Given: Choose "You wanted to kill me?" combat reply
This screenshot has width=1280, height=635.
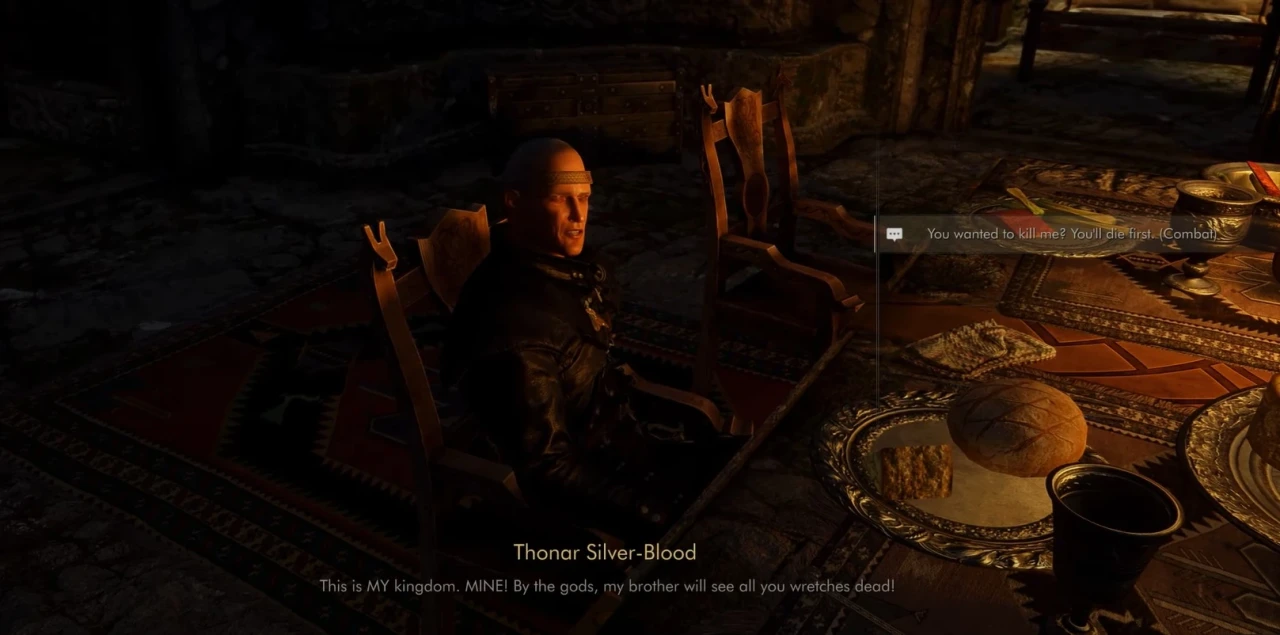Looking at the screenshot, I should (1070, 234).
